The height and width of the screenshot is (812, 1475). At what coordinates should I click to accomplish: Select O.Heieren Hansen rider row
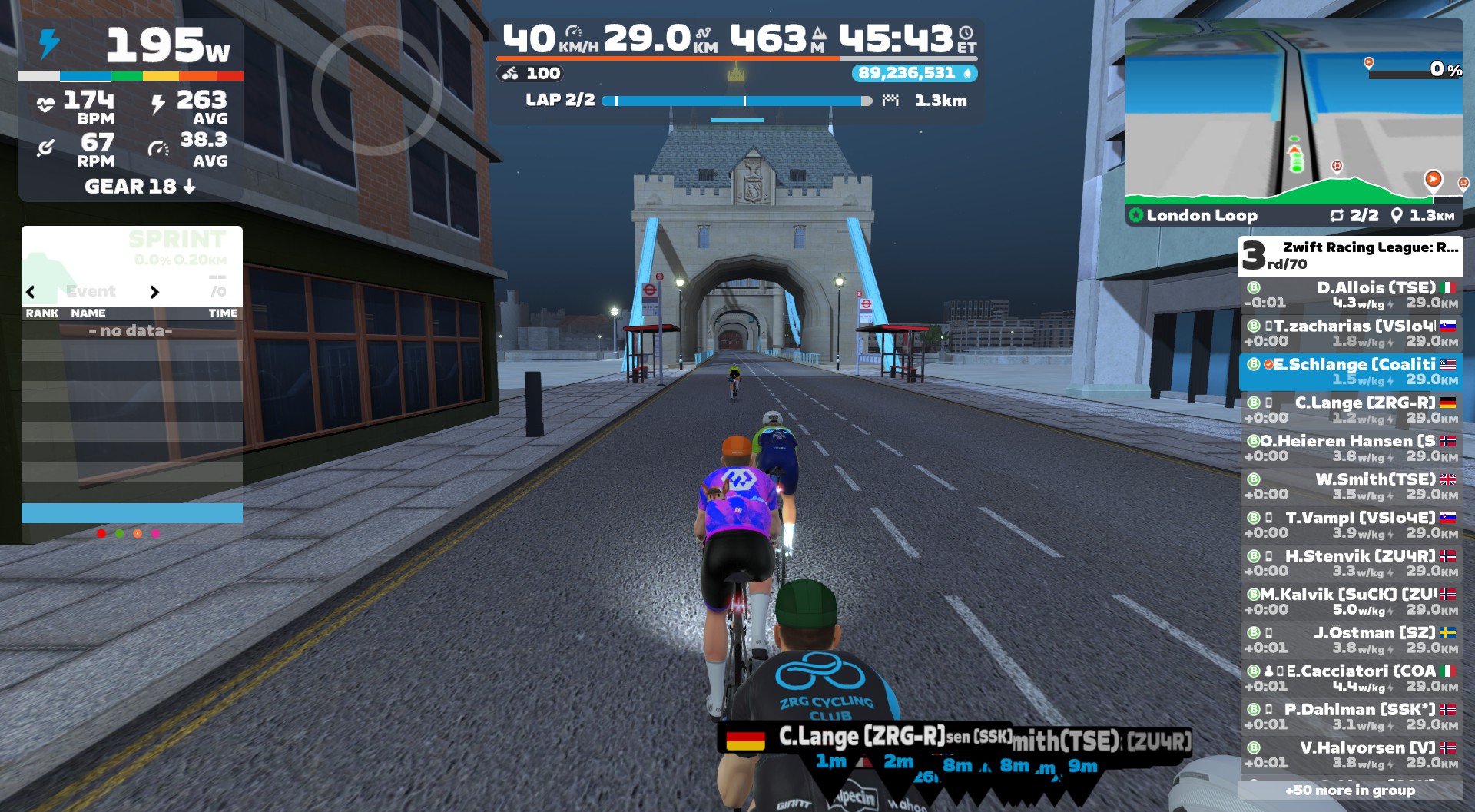coord(1351,449)
